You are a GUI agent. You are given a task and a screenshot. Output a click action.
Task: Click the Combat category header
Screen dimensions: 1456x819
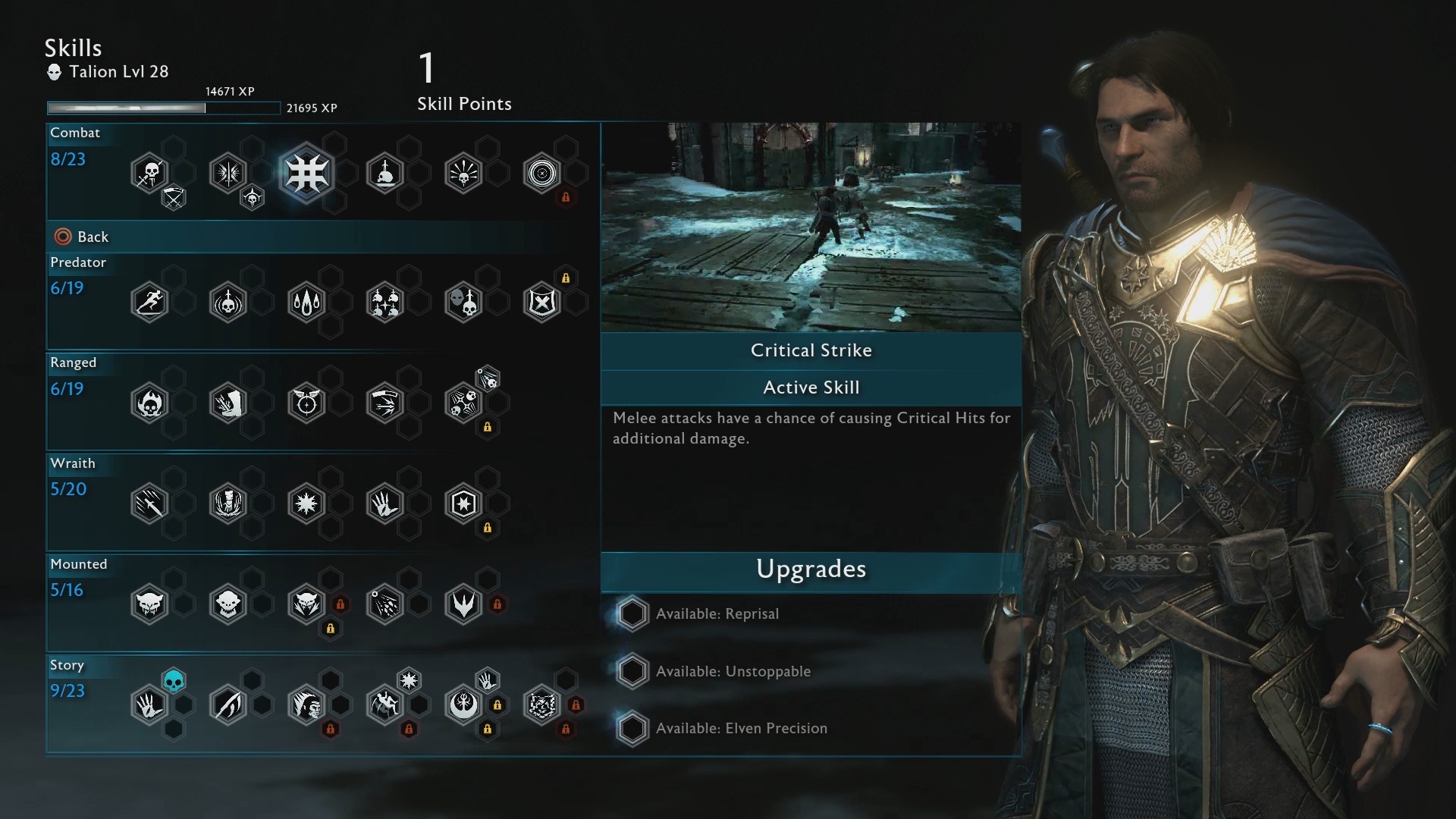pyautogui.click(x=74, y=133)
